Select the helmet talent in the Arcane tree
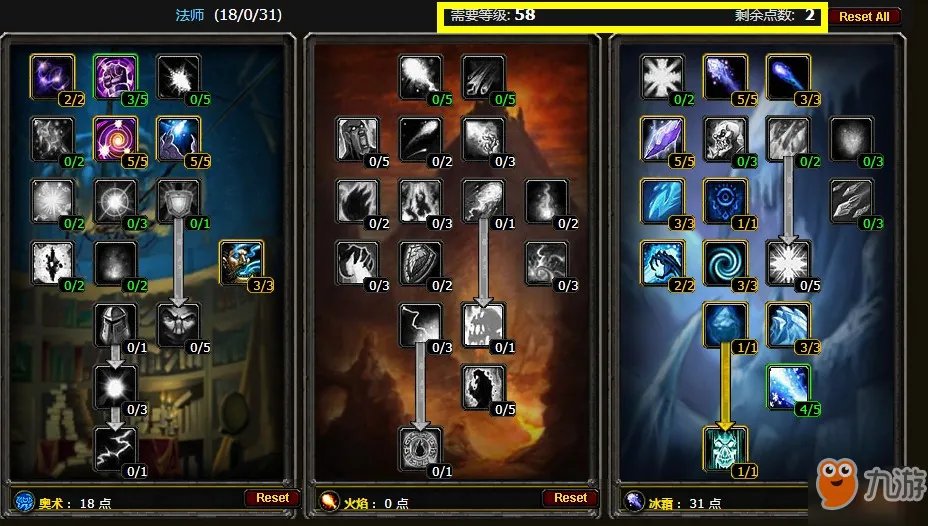This screenshot has width=928, height=526. [x=115, y=324]
